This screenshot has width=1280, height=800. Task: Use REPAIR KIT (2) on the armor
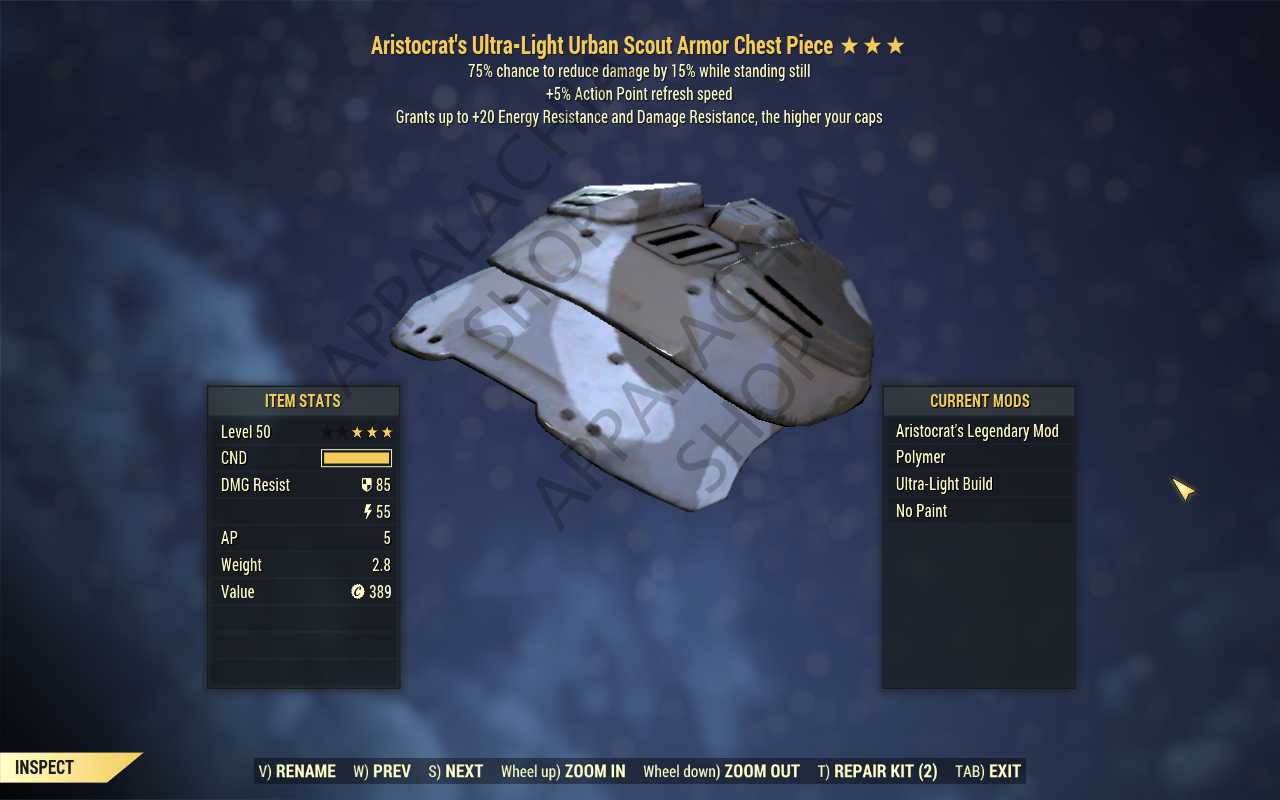coord(877,771)
